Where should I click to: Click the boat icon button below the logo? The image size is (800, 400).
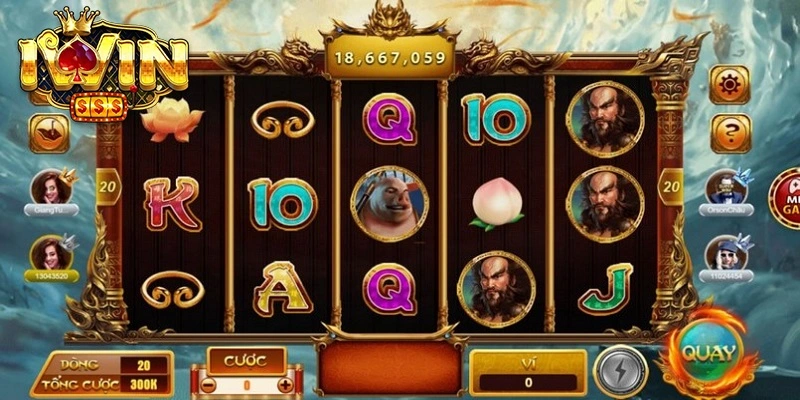(49, 133)
